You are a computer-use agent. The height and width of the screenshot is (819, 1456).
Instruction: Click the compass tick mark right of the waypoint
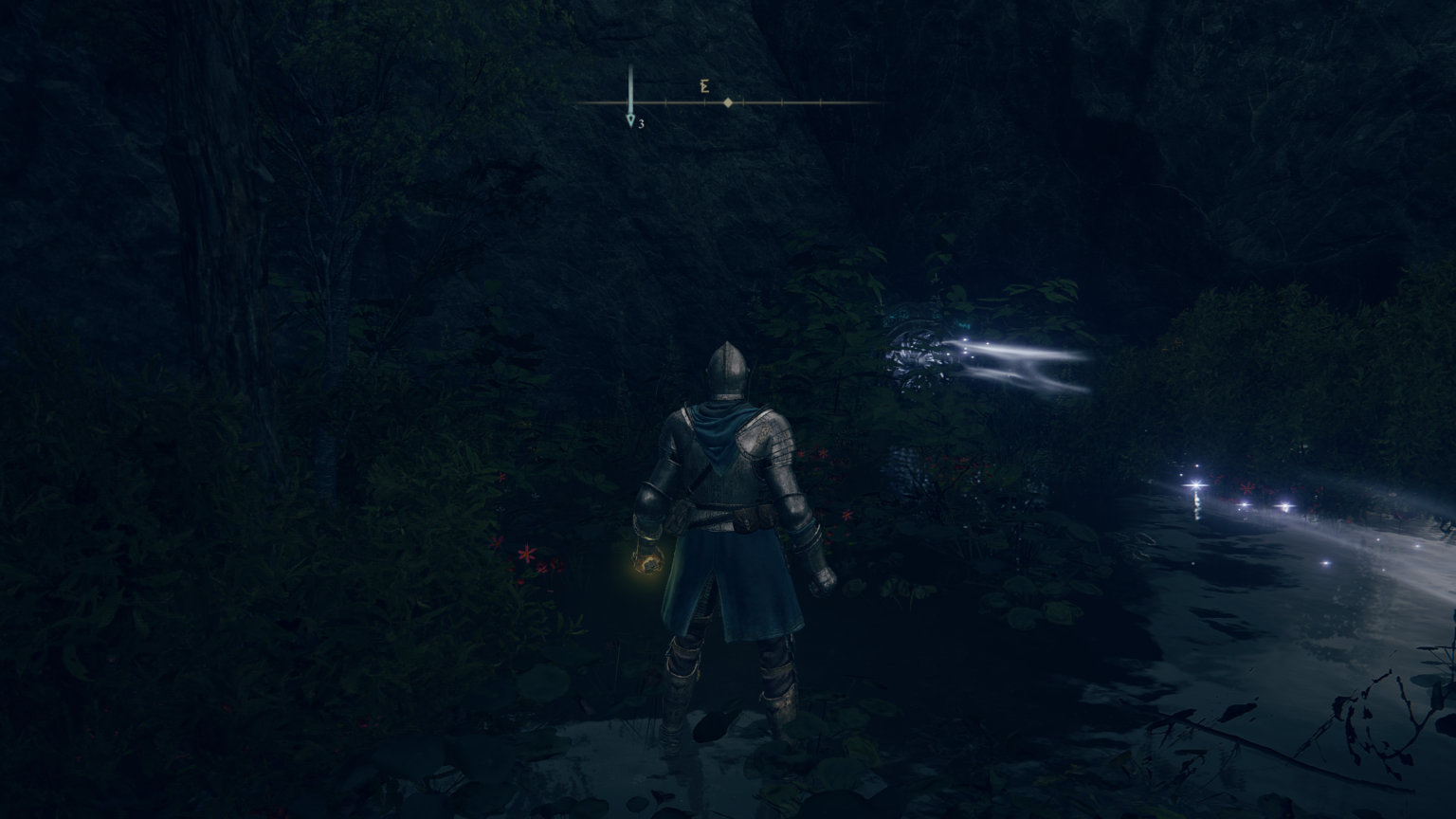click(743, 101)
